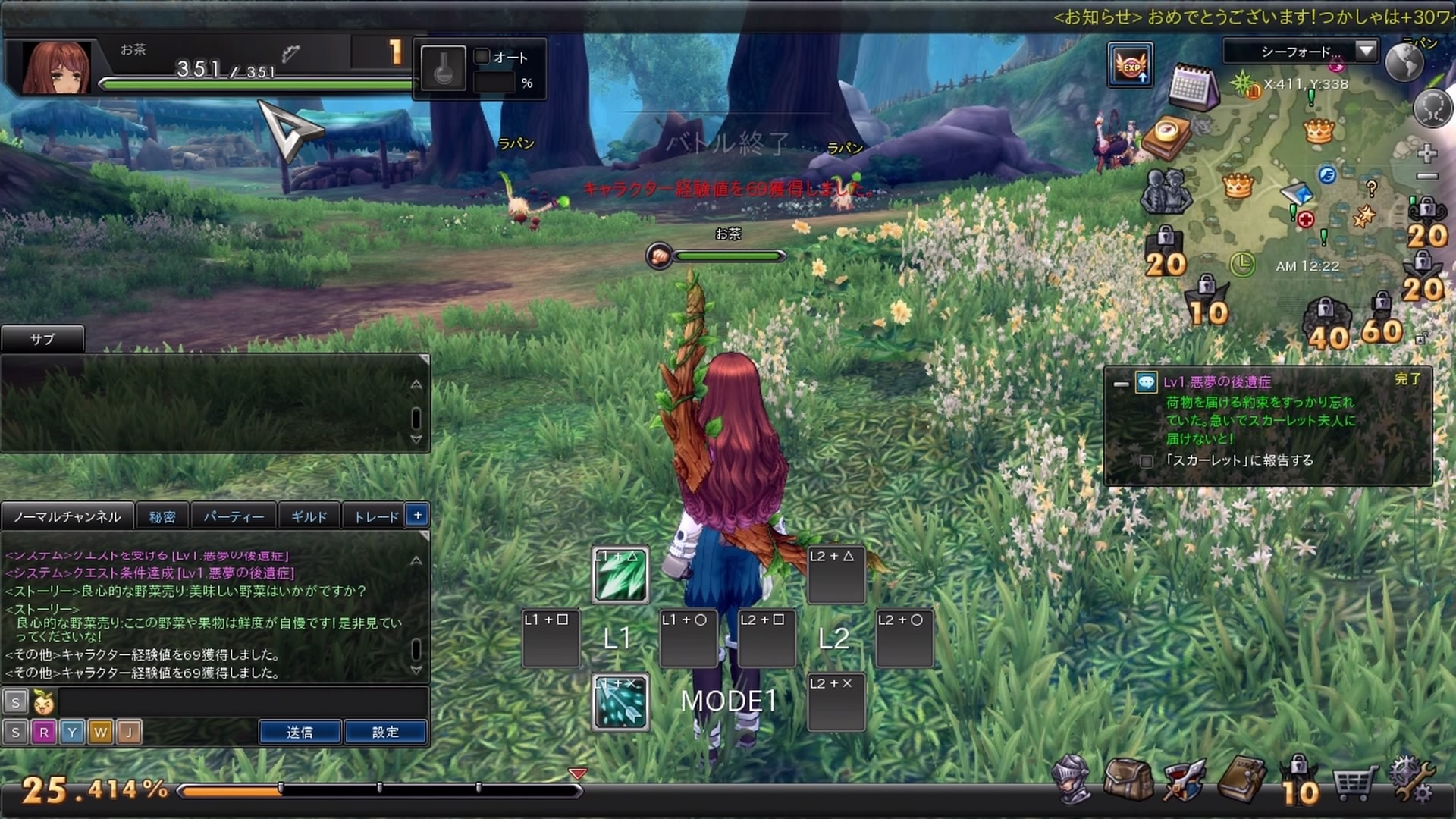Open the シーフォード area dropdown
The width and height of the screenshot is (1456, 819).
[x=1366, y=51]
